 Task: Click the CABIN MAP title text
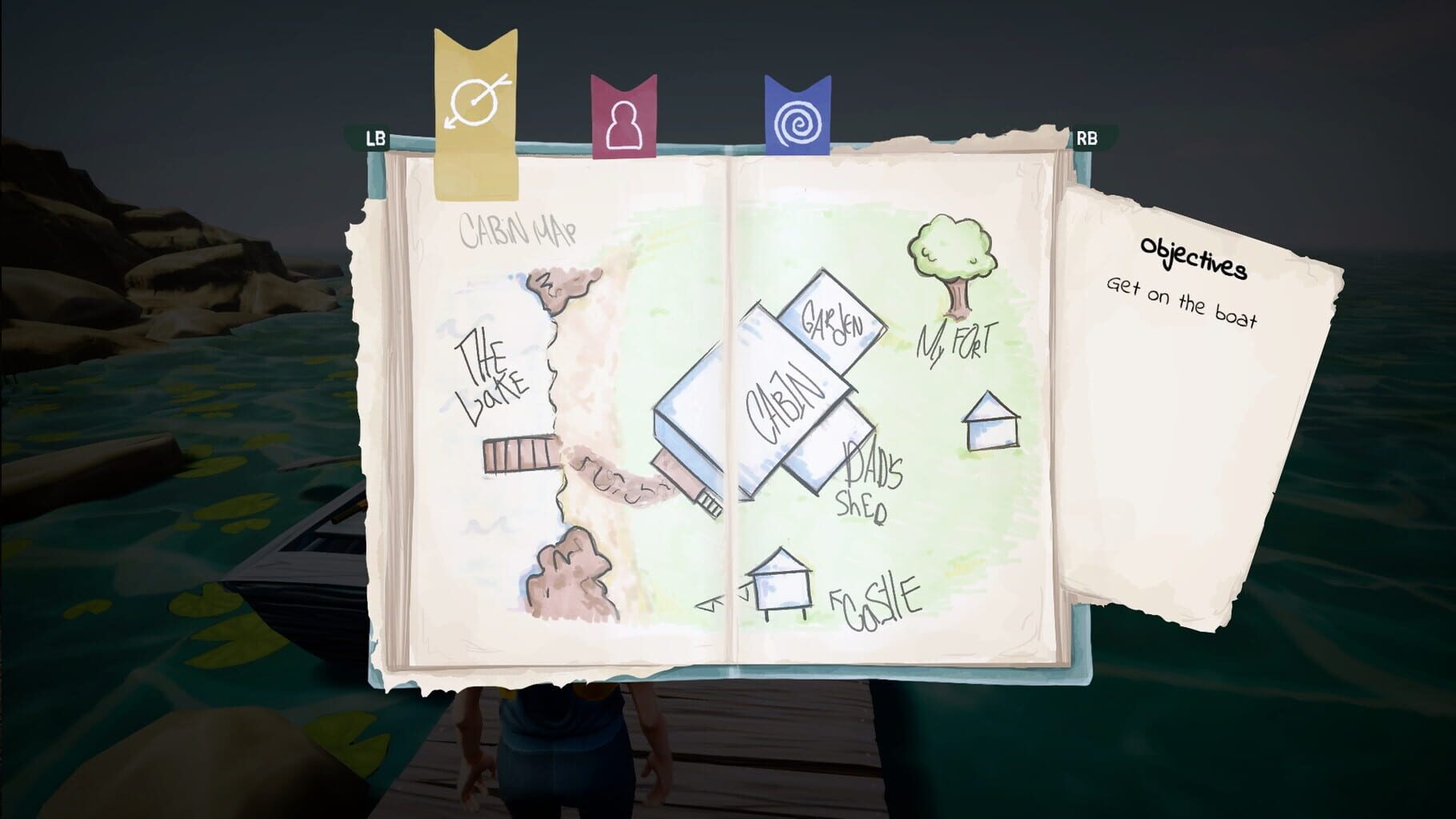coord(518,230)
